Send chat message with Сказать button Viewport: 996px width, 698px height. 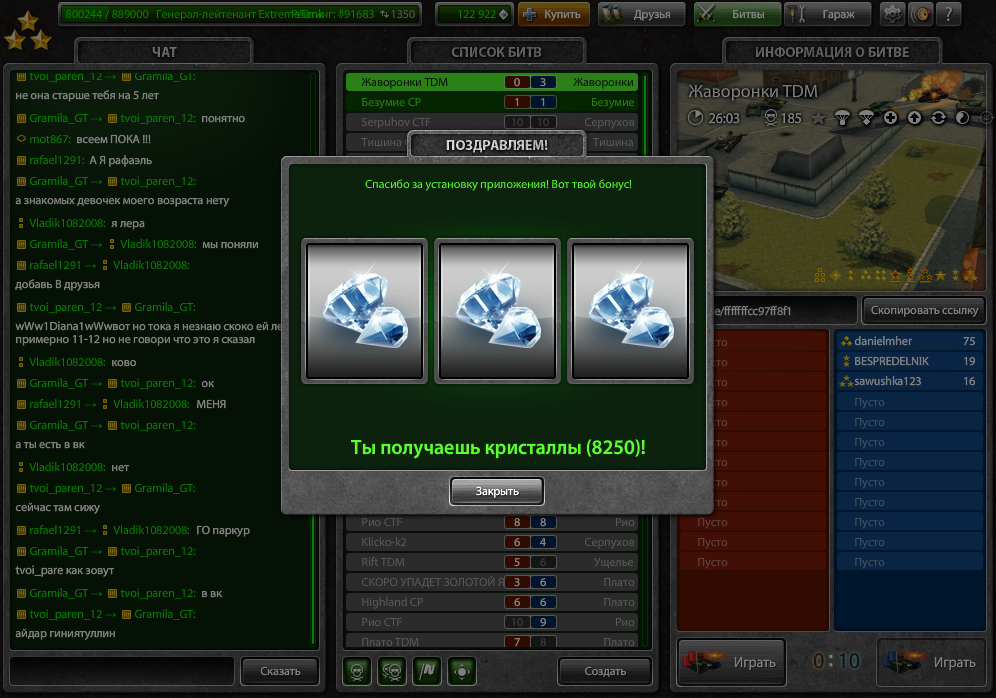click(x=280, y=671)
